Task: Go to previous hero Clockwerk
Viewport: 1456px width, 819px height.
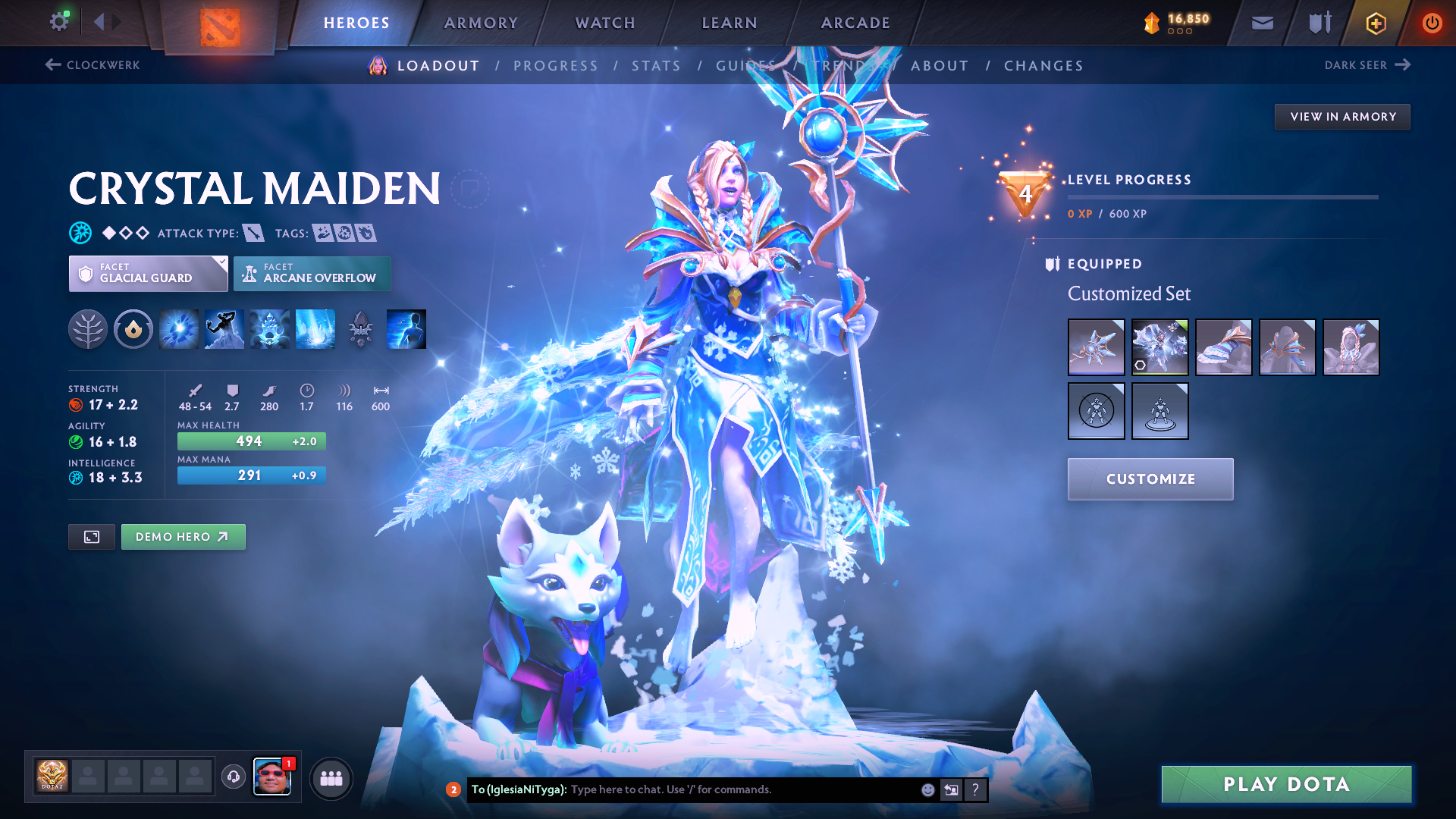Action: (x=93, y=65)
